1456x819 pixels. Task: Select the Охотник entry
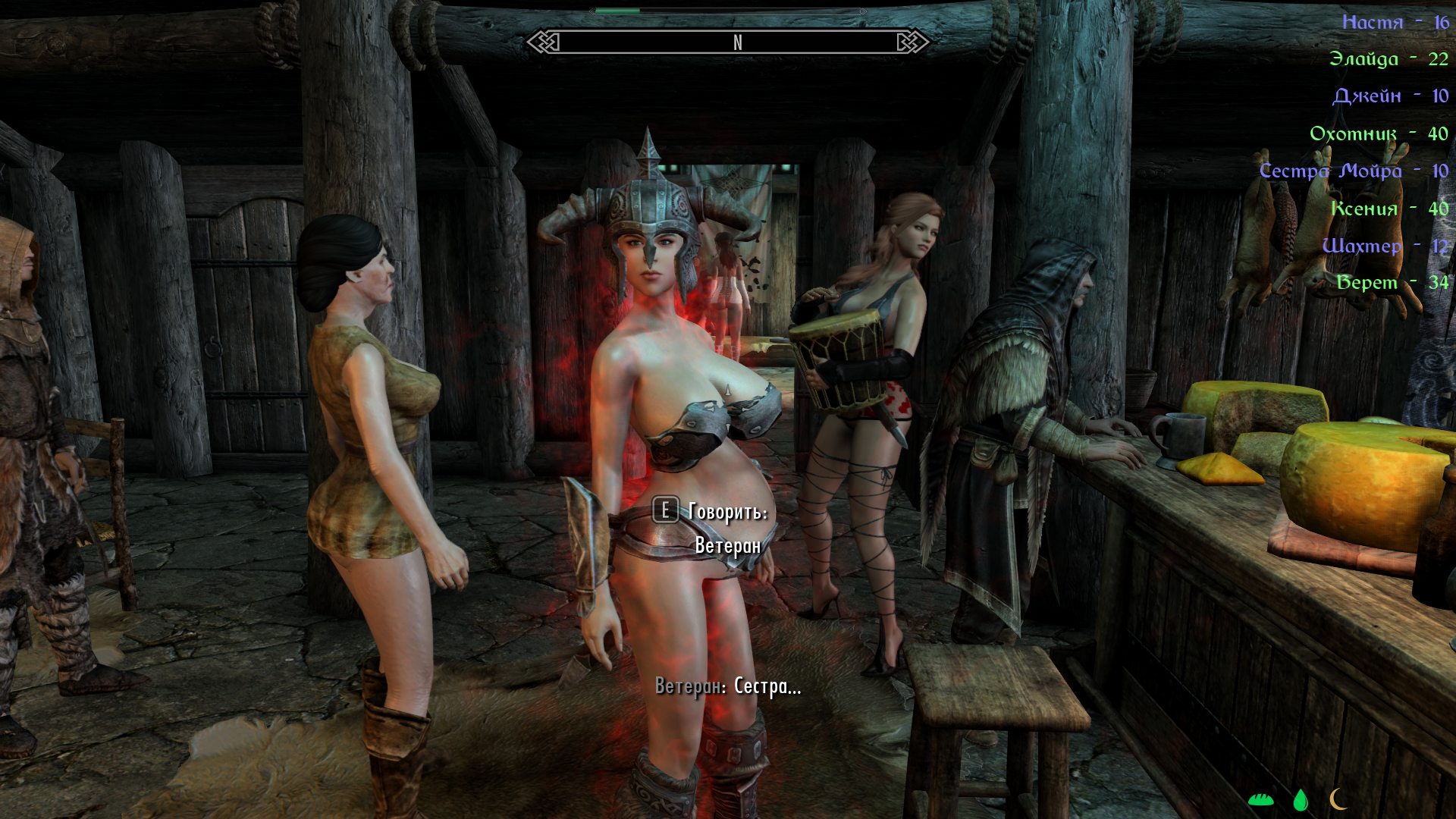[1378, 133]
